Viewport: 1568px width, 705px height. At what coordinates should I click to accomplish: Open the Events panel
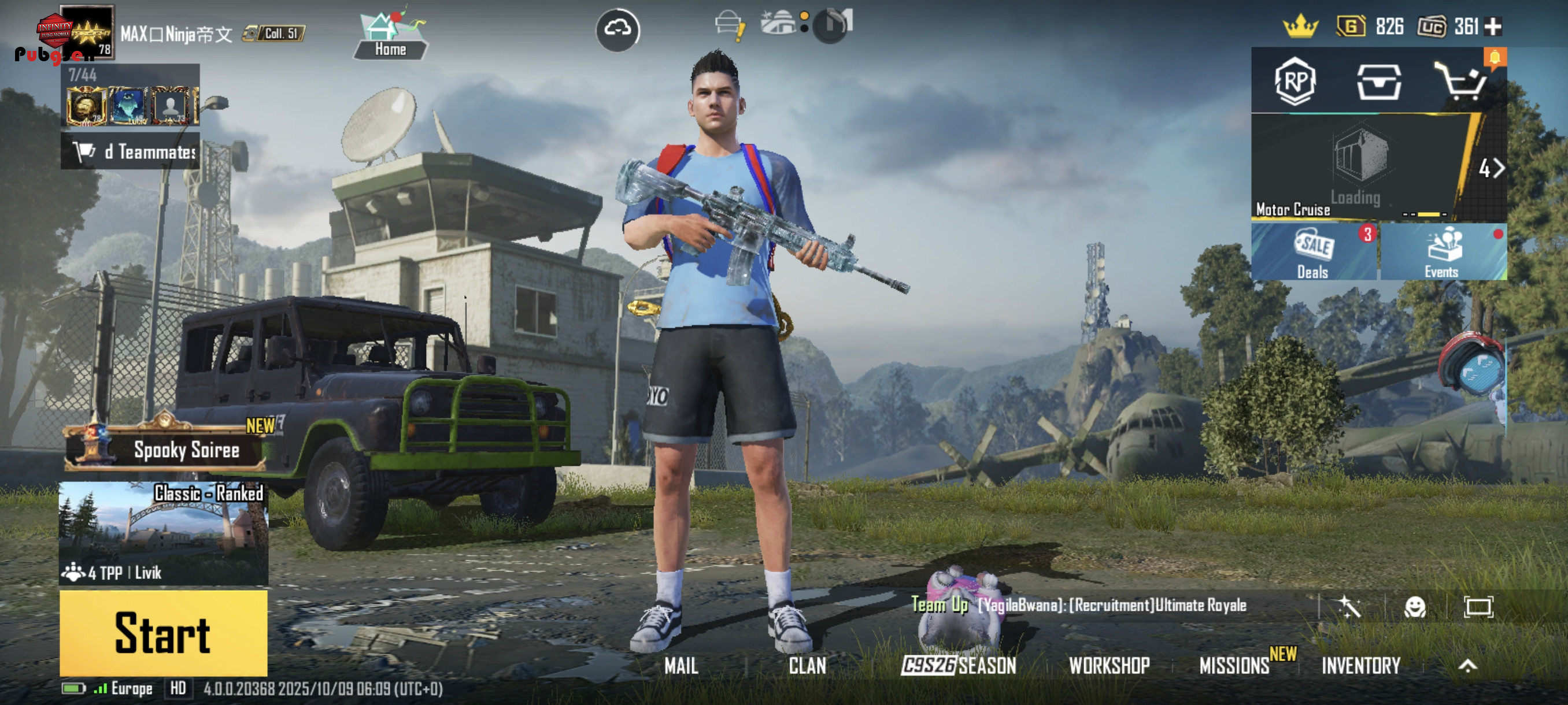pos(1442,252)
